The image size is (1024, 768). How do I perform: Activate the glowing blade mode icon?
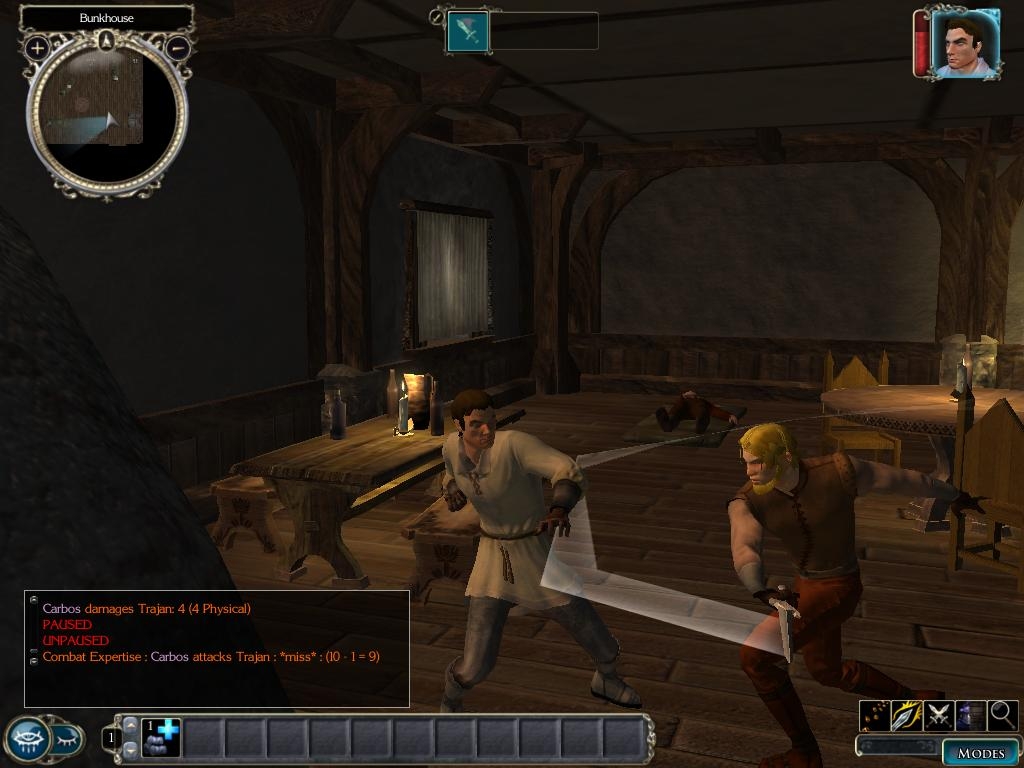(907, 716)
